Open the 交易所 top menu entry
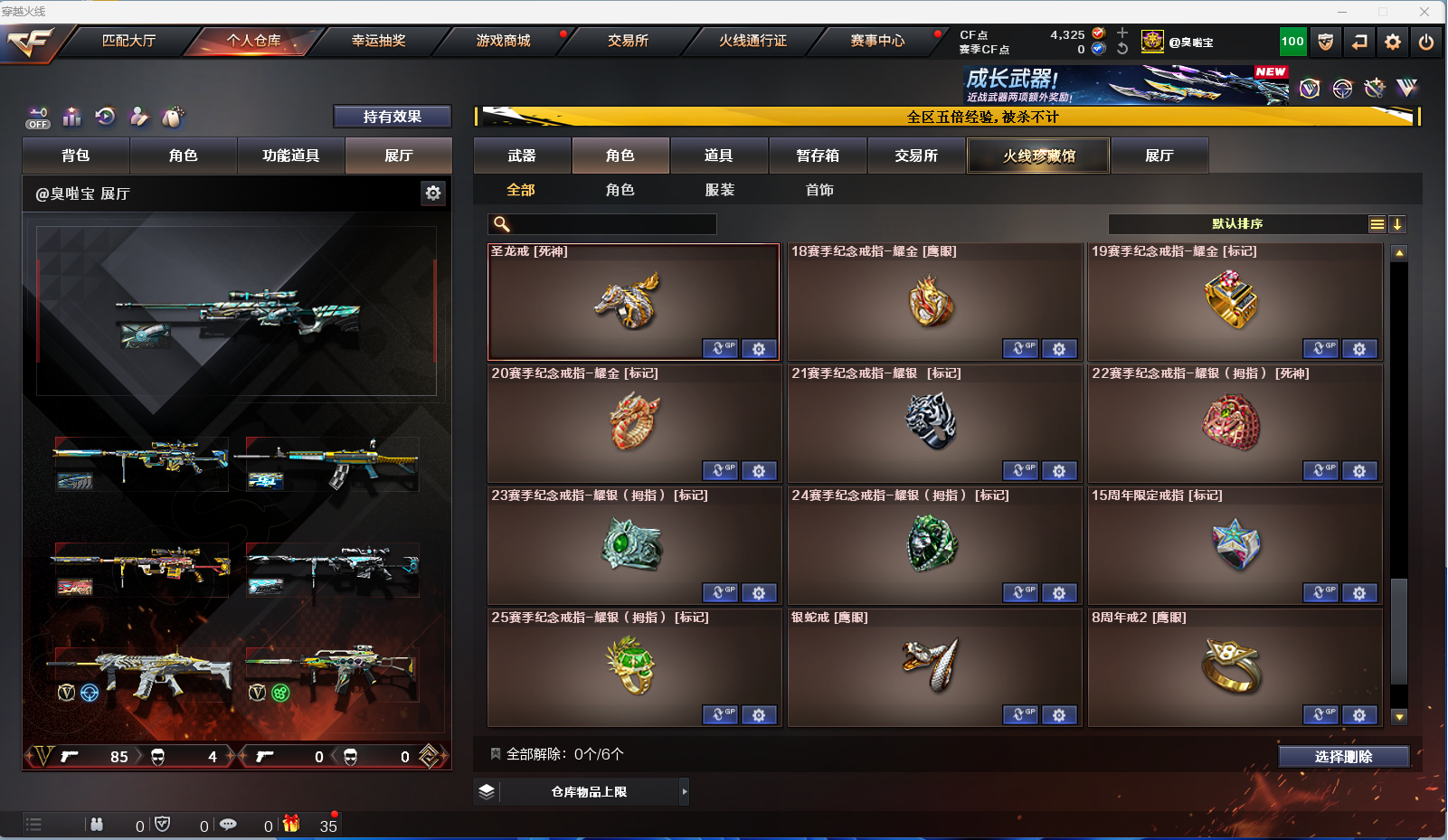The width and height of the screenshot is (1448, 840). point(628,41)
